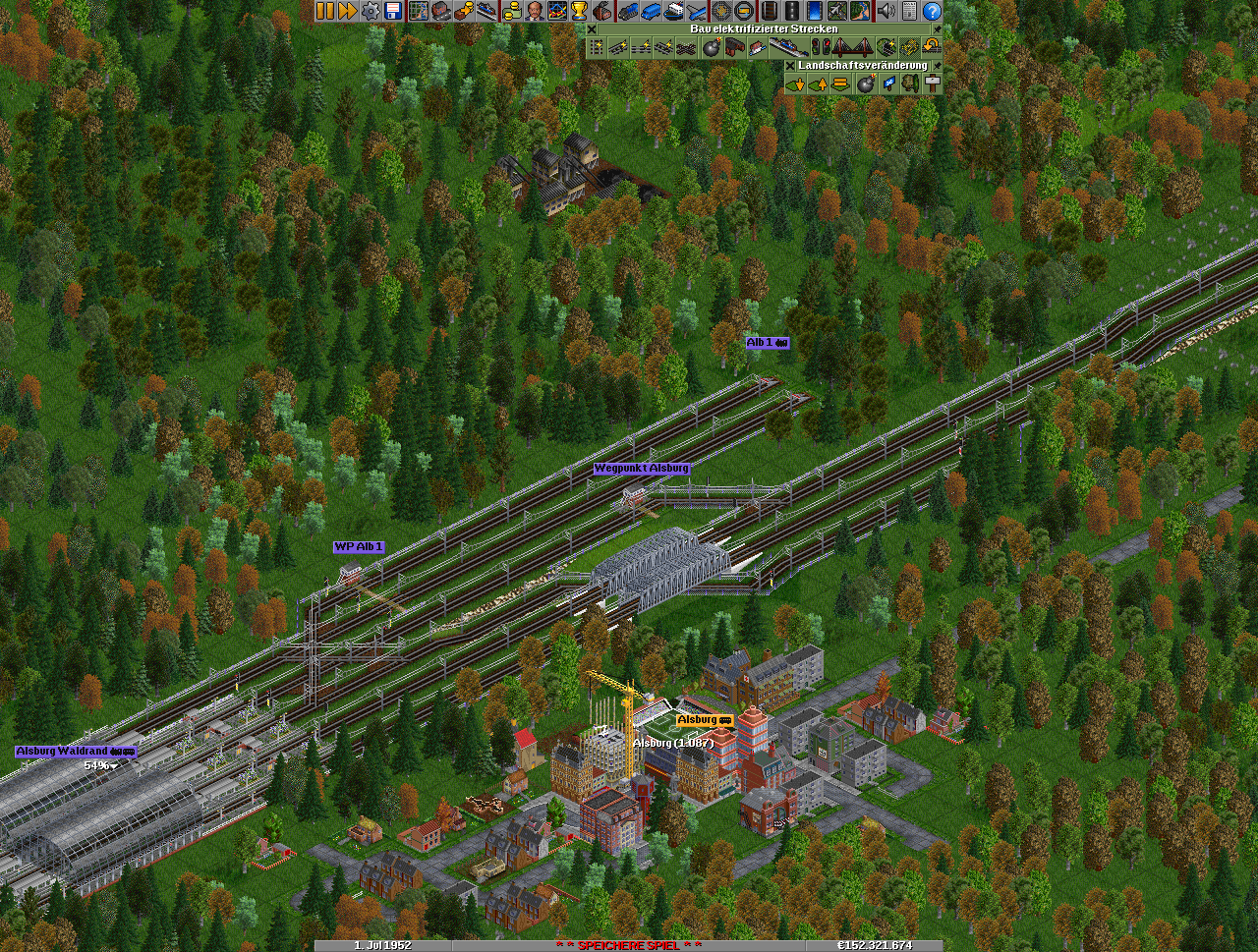Pause the game with the pause button
The height and width of the screenshot is (952, 1258).
click(x=324, y=11)
